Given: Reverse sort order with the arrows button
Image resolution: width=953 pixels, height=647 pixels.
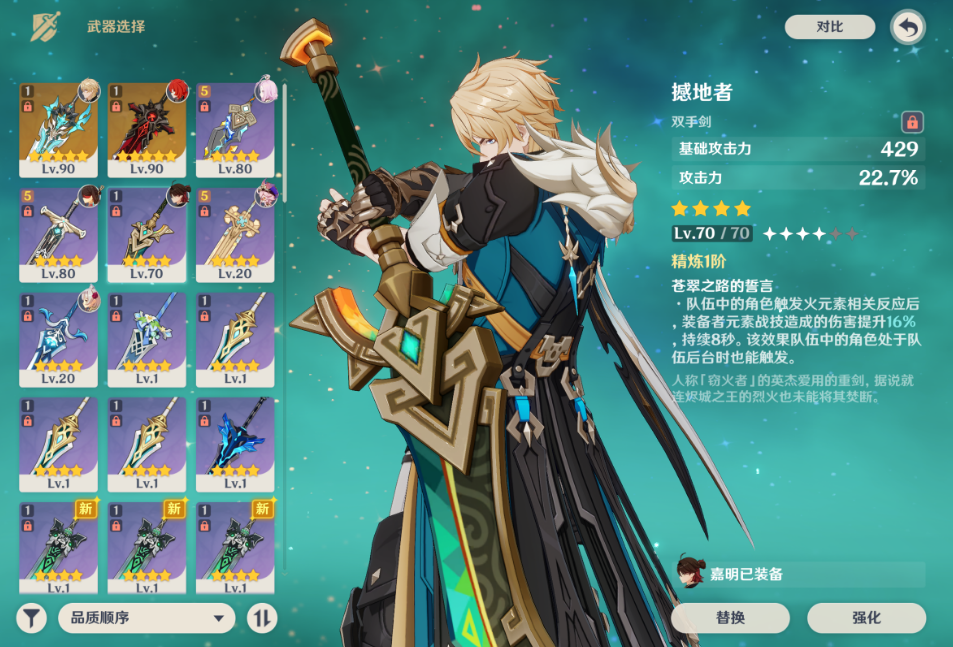Looking at the screenshot, I should tap(261, 618).
